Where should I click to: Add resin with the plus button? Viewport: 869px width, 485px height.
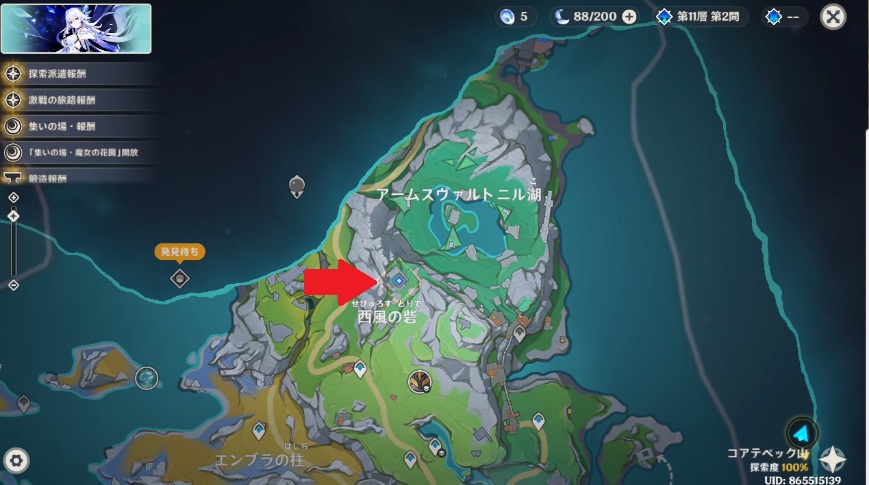click(x=628, y=17)
